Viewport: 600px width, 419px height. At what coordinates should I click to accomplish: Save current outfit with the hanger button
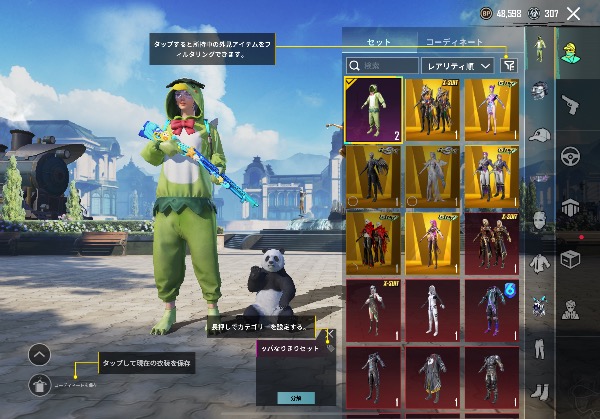(38, 382)
